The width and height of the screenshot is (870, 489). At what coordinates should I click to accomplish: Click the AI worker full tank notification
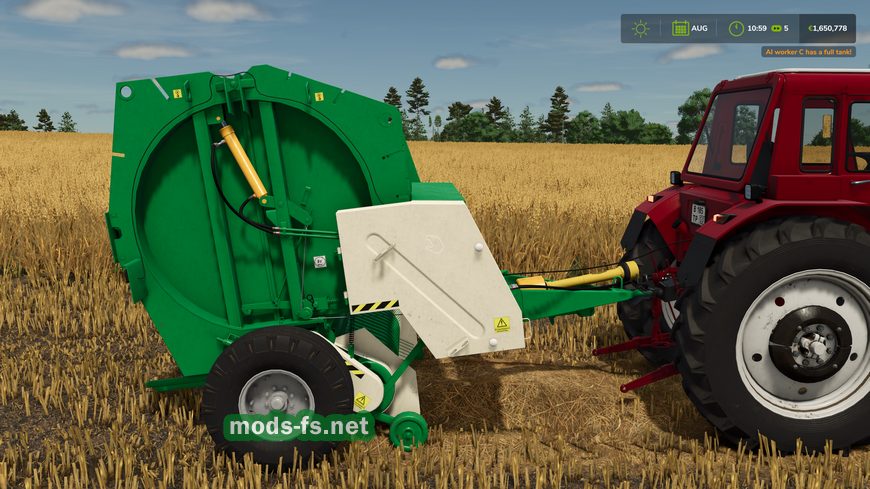[808, 52]
